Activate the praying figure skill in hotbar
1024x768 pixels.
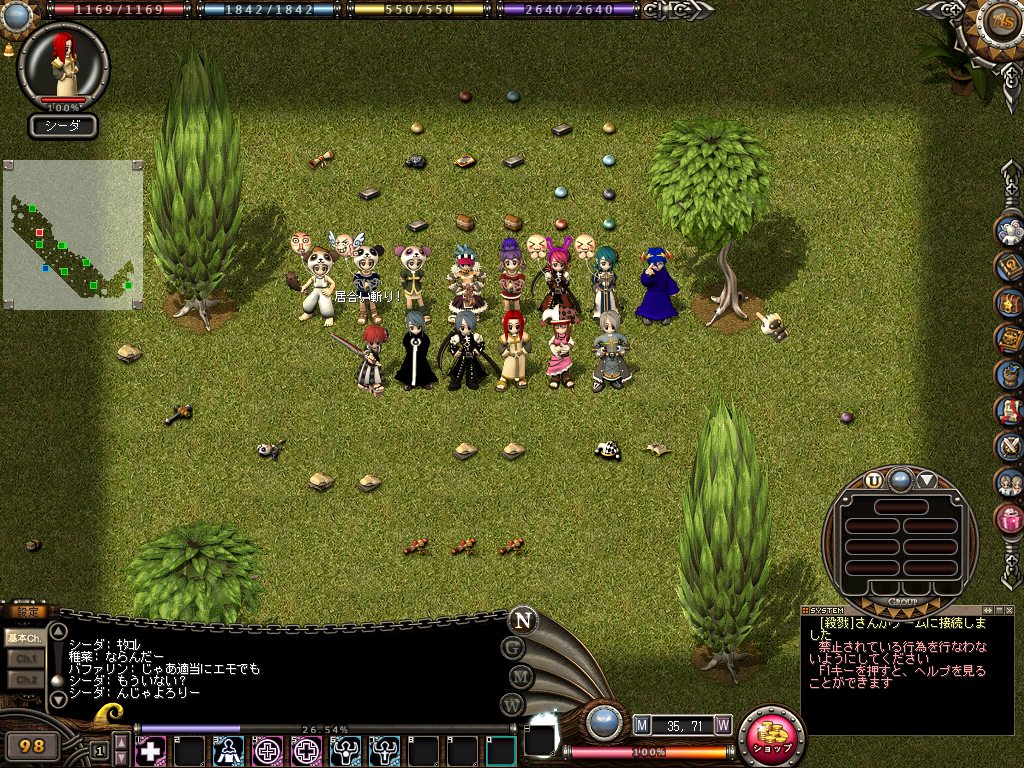[x=230, y=750]
